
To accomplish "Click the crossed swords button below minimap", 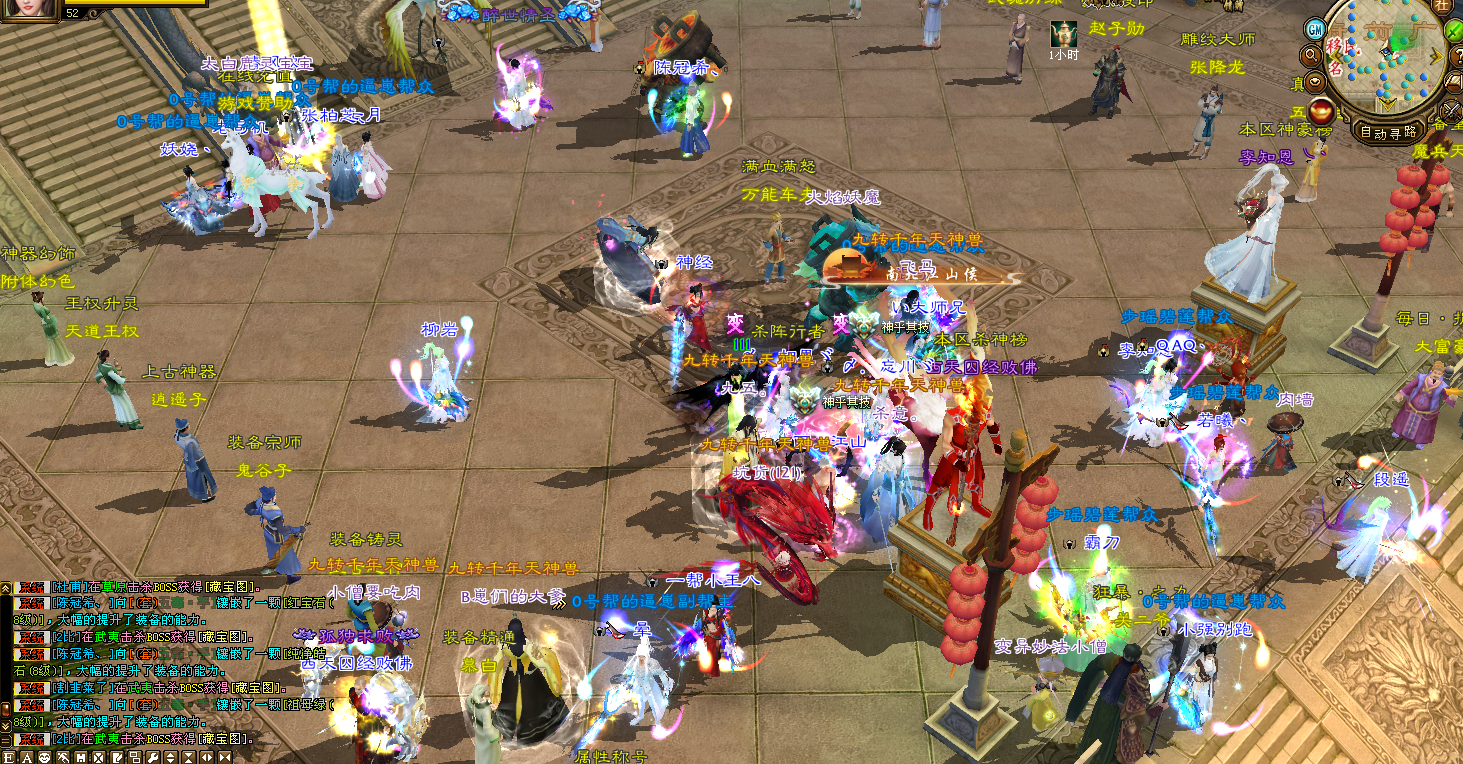I will pyautogui.click(x=1452, y=112).
